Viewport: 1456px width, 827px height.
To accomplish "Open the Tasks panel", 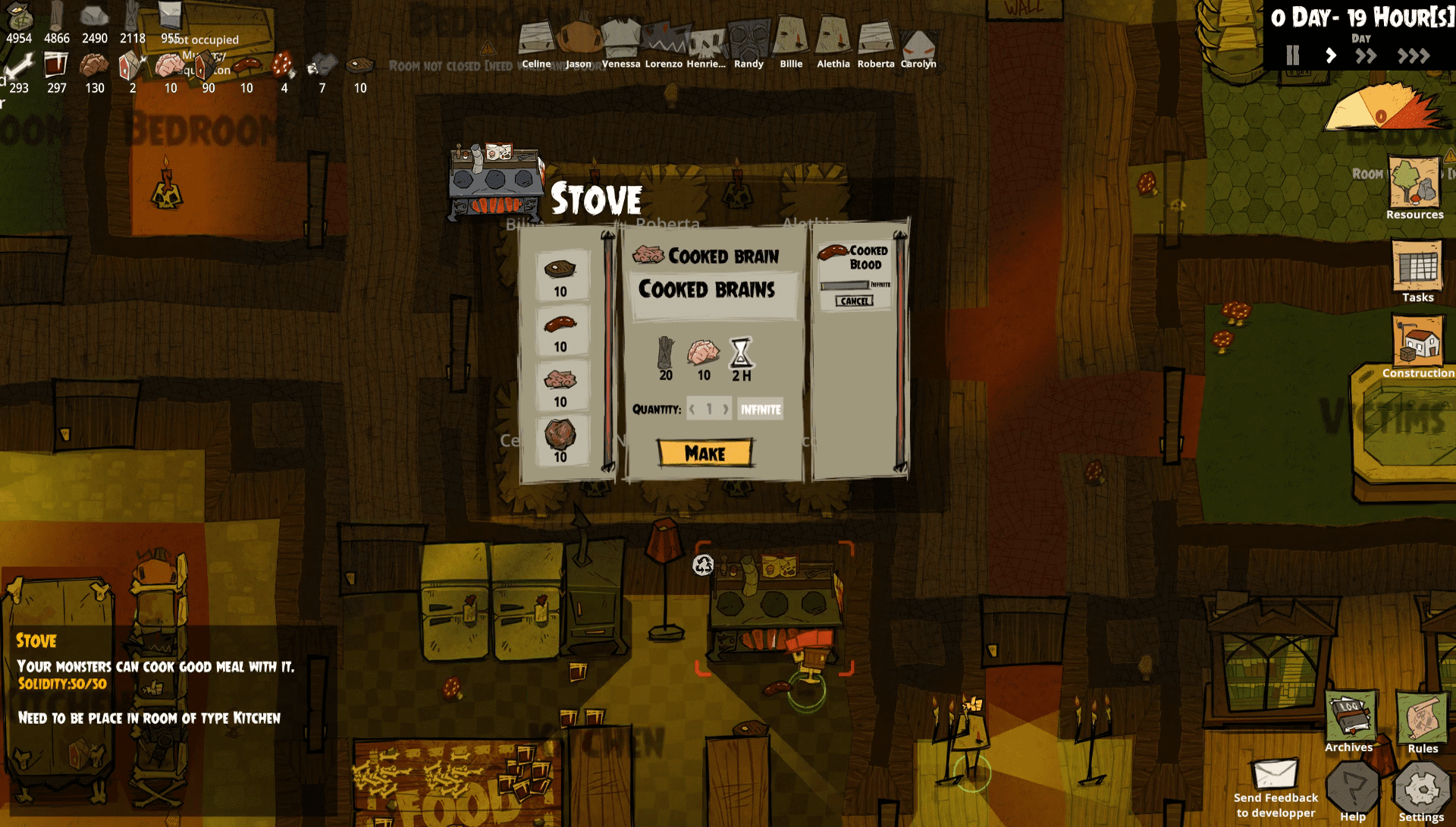I will point(1417,269).
